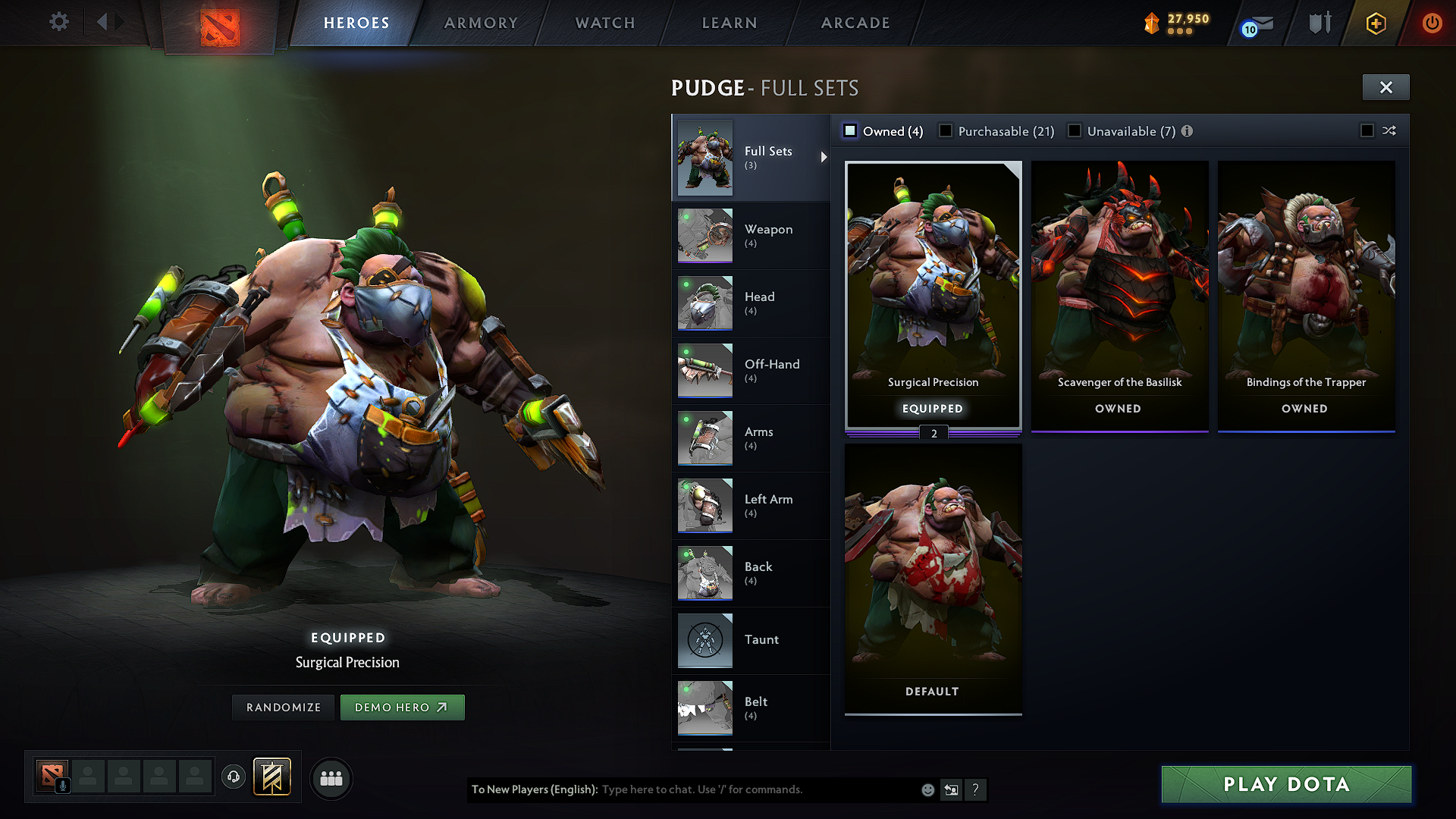This screenshot has width=1456, height=819.
Task: Click the chat input field
Action: 758,789
